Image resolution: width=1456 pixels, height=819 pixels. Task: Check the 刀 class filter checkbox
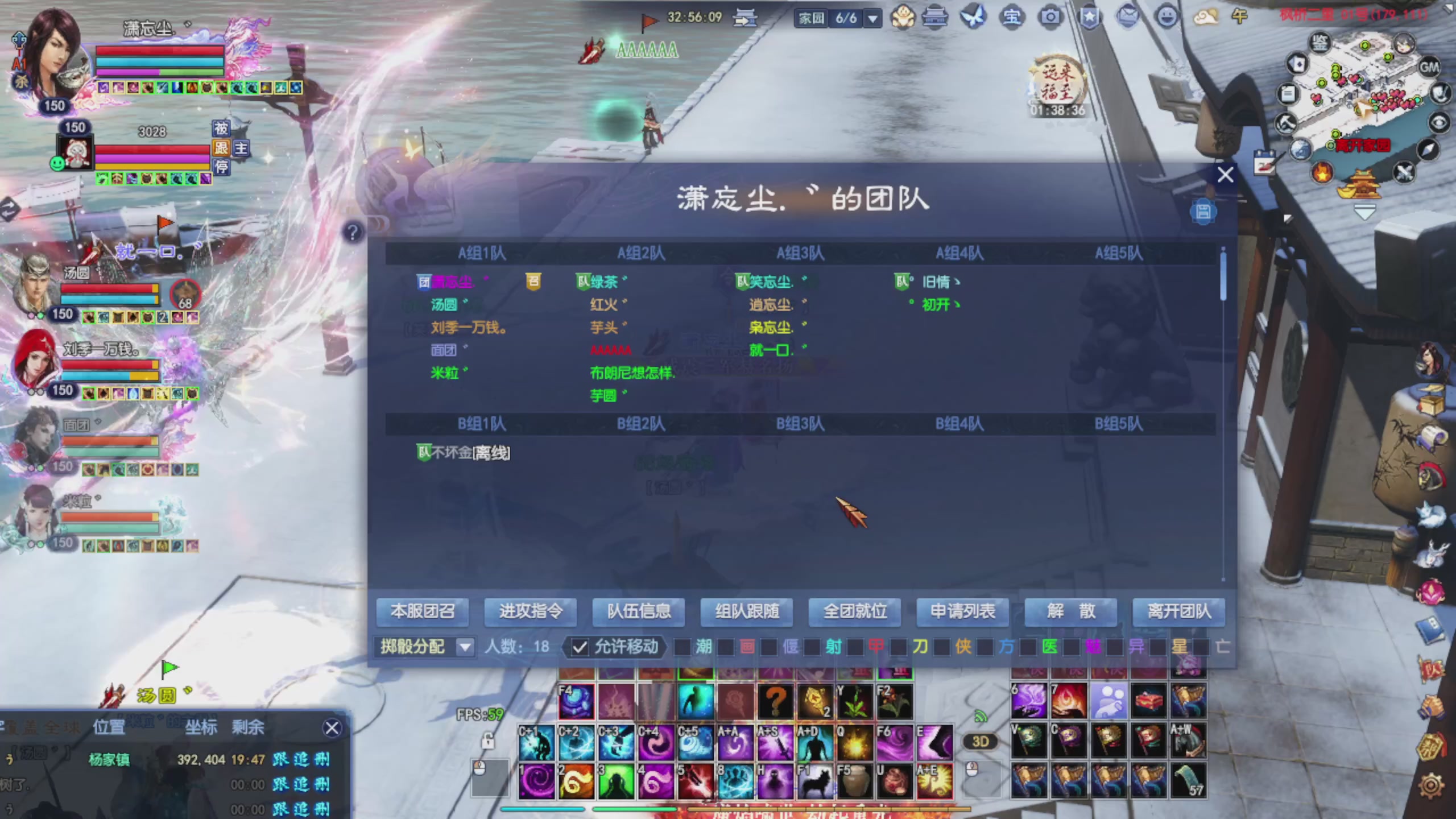coord(897,647)
